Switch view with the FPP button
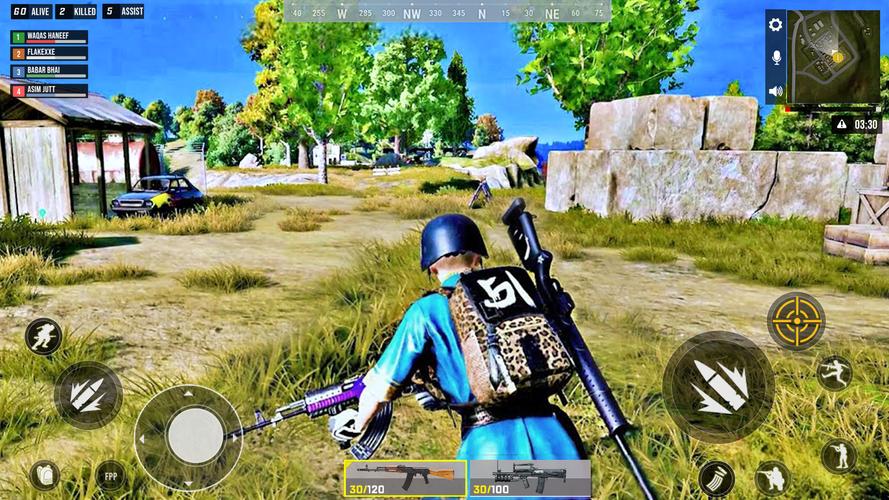 tap(110, 474)
